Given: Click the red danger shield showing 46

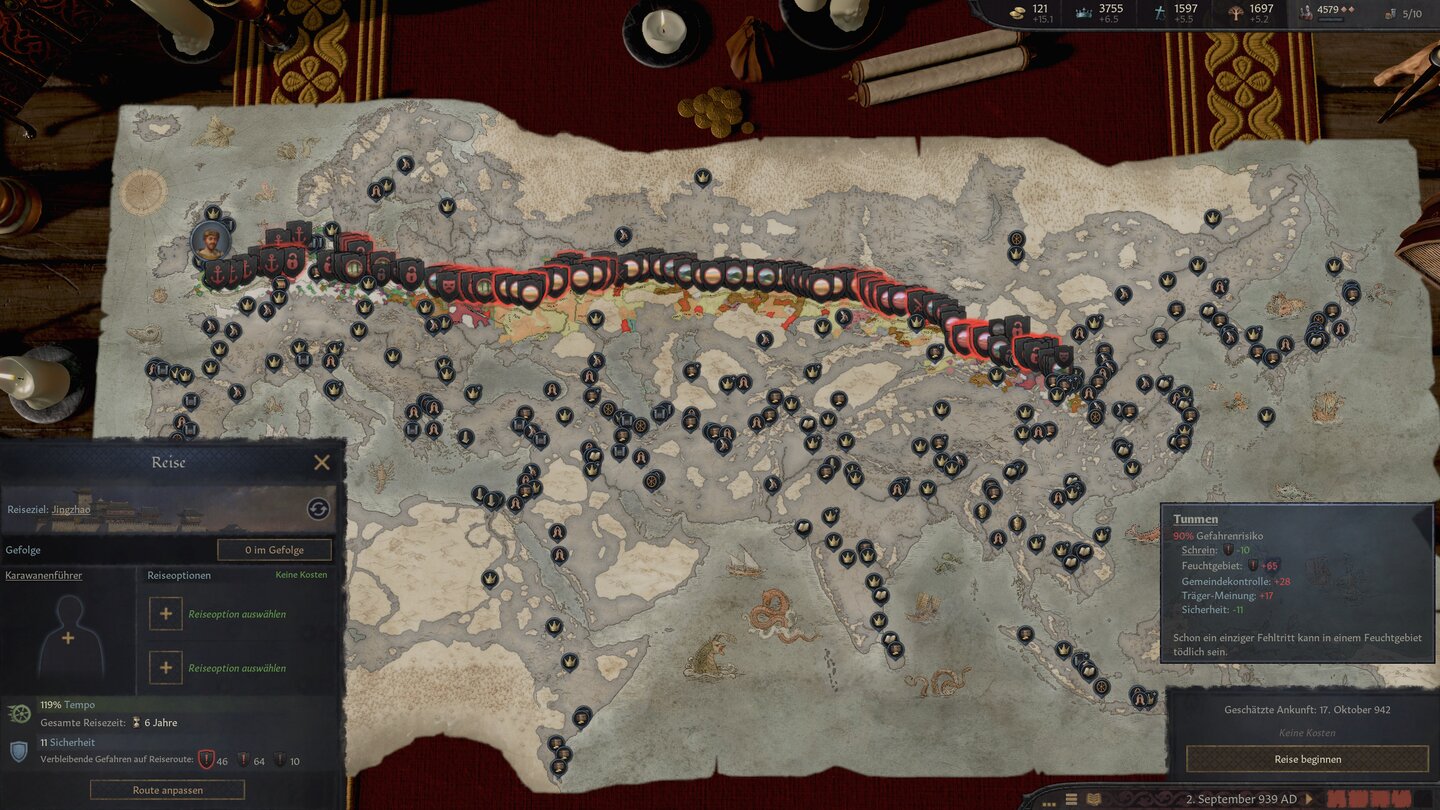Looking at the screenshot, I should pyautogui.click(x=207, y=758).
